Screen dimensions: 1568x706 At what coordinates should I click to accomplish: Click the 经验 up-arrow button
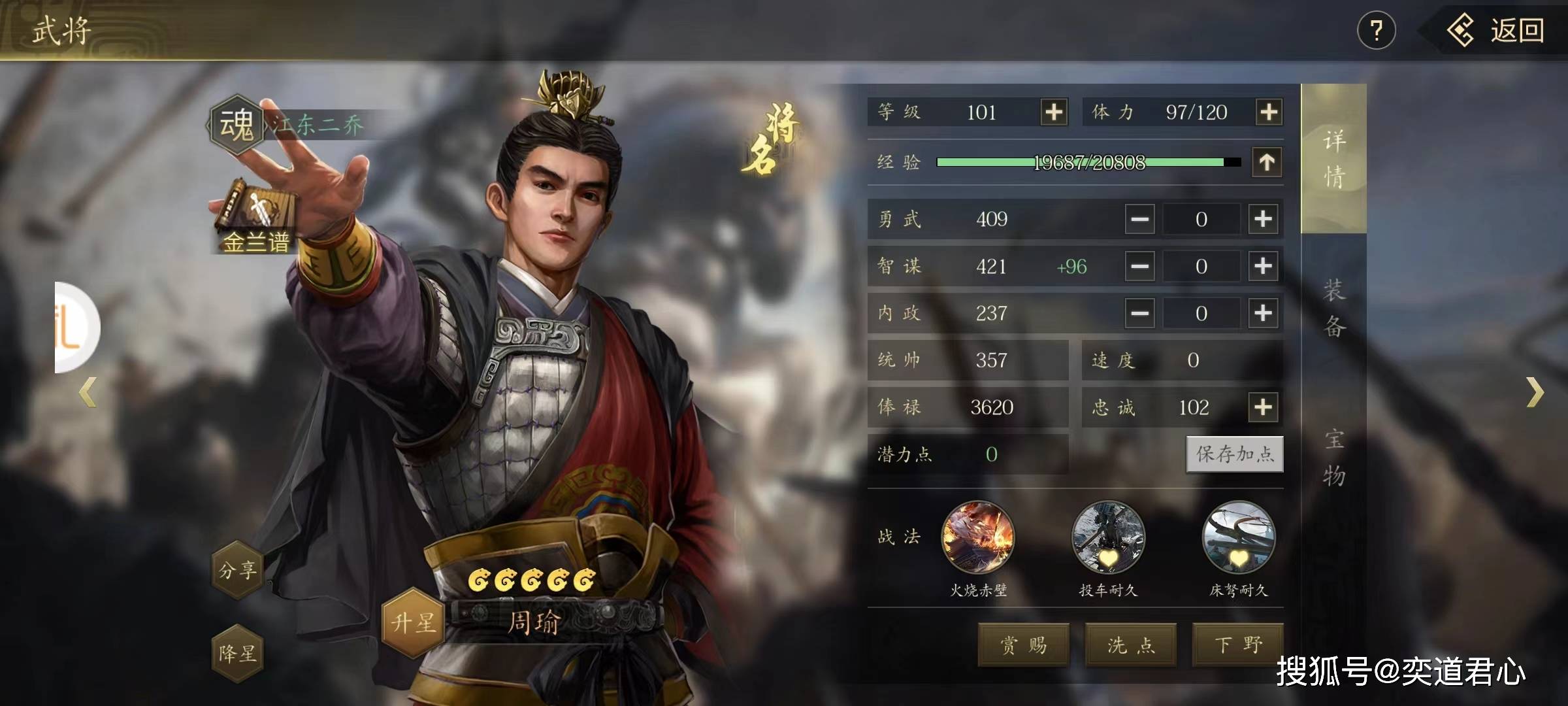coord(1267,162)
